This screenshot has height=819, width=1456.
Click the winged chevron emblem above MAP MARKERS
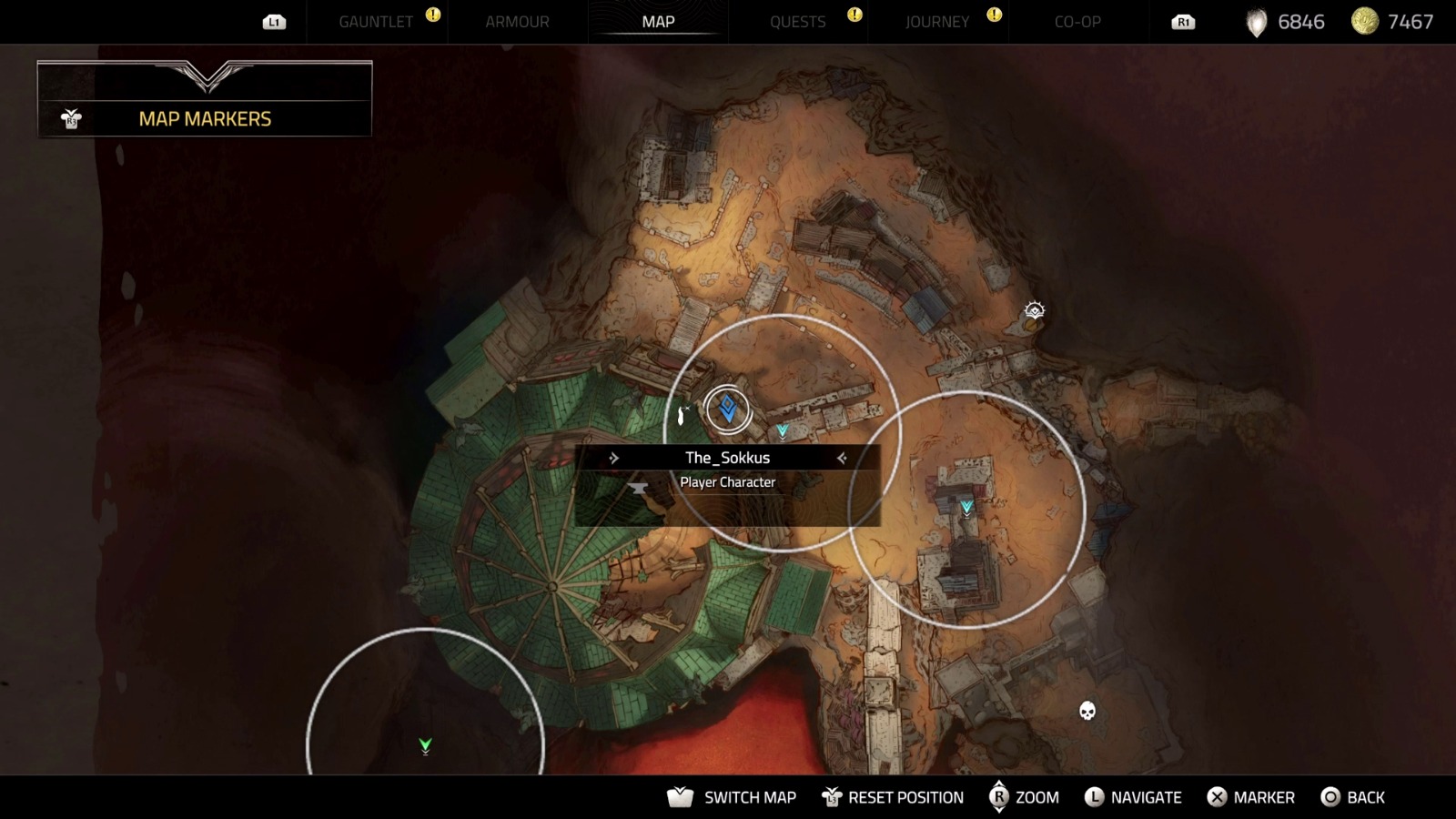pos(204,77)
